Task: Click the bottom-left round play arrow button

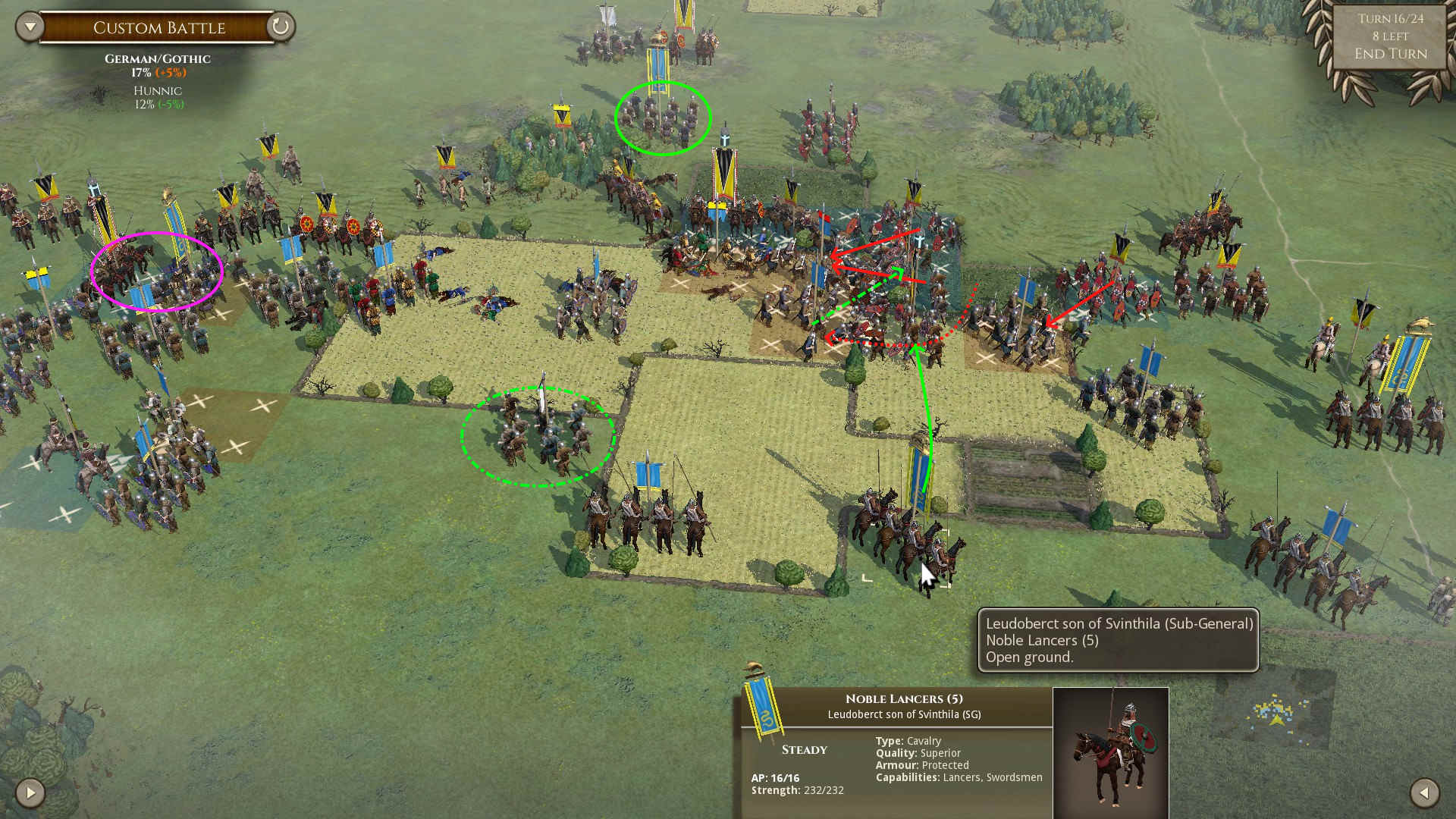Action: coord(30,793)
